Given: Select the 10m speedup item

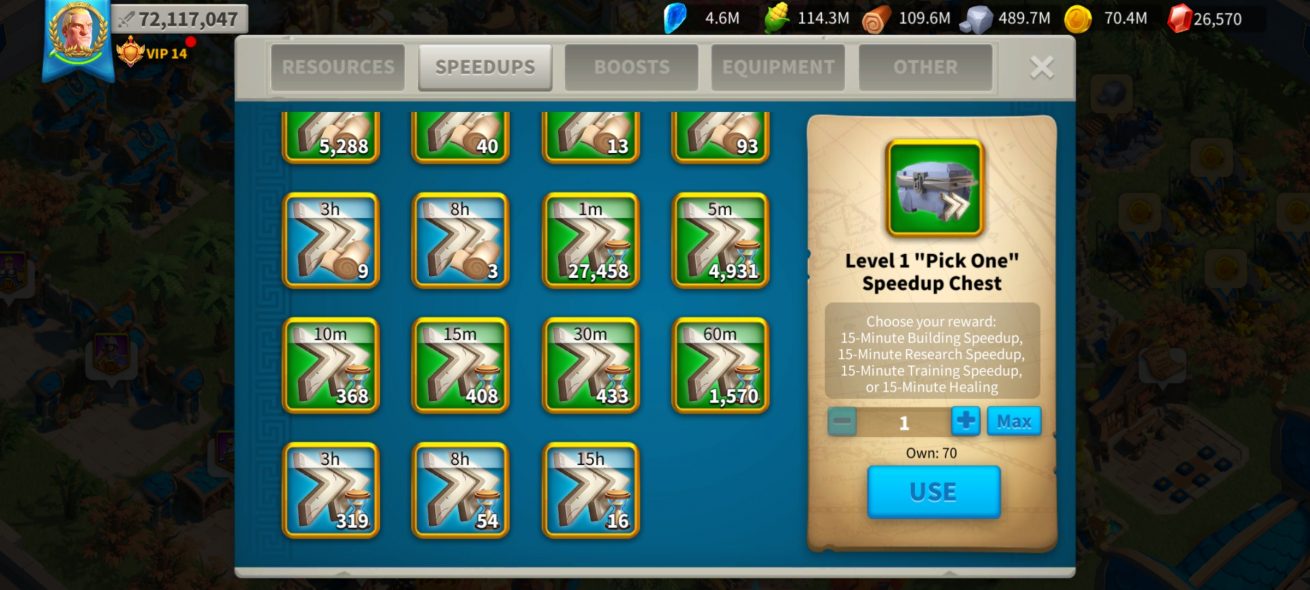Looking at the screenshot, I should (331, 365).
